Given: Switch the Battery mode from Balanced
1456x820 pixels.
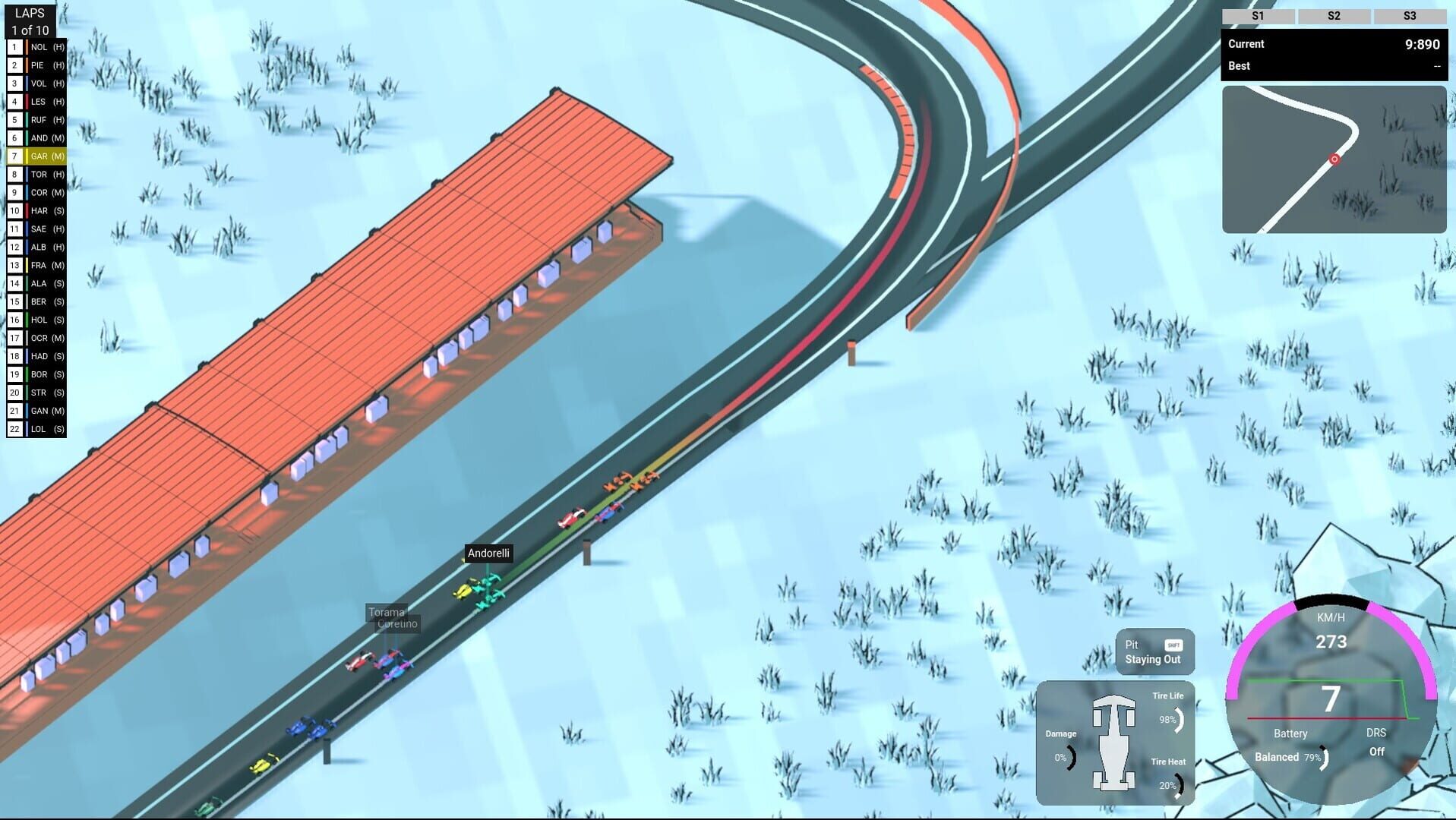Looking at the screenshot, I should click(1277, 757).
